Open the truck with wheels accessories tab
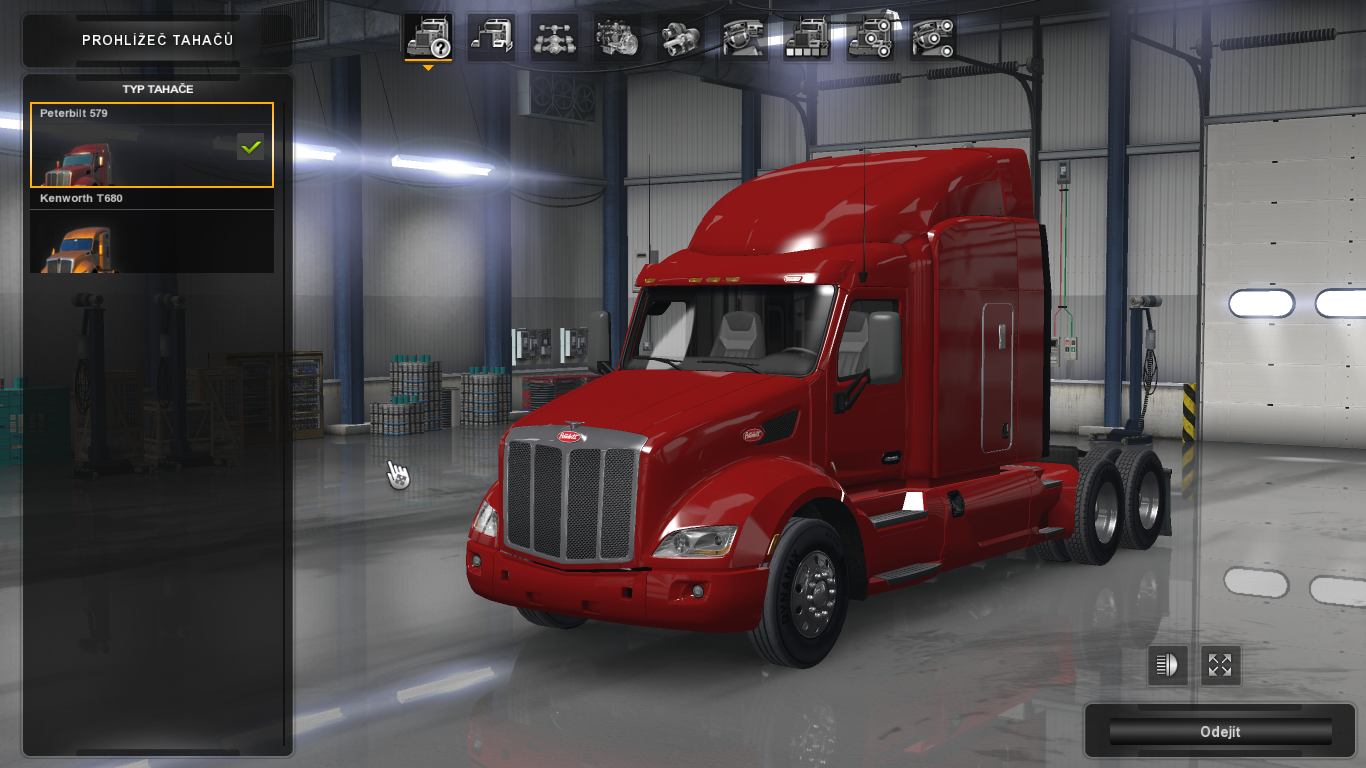This screenshot has width=1366, height=768. (x=870, y=38)
